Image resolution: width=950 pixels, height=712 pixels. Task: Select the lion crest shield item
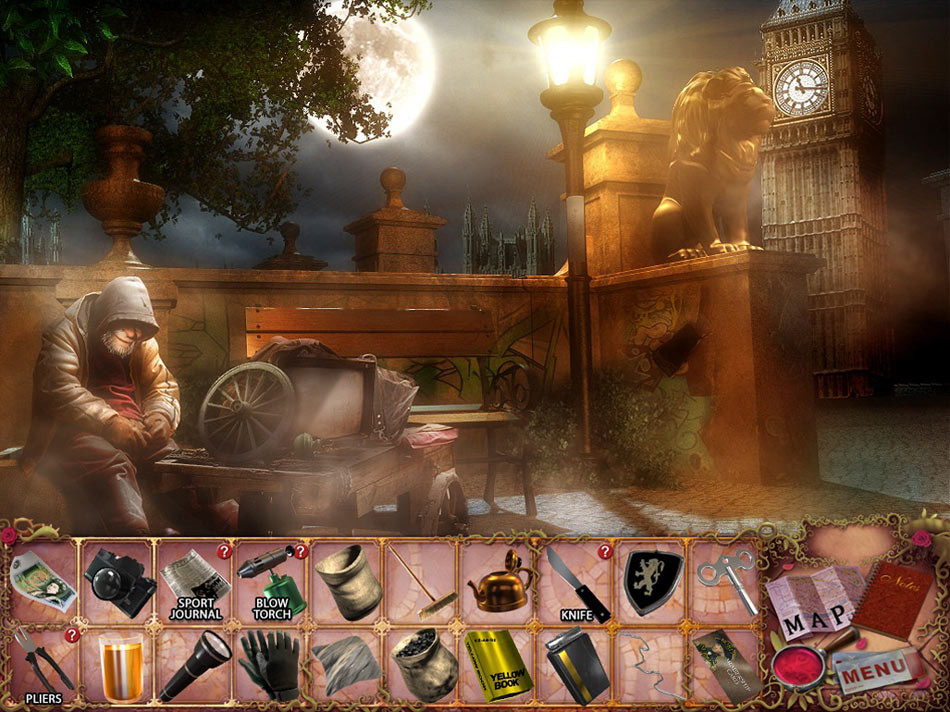[652, 581]
